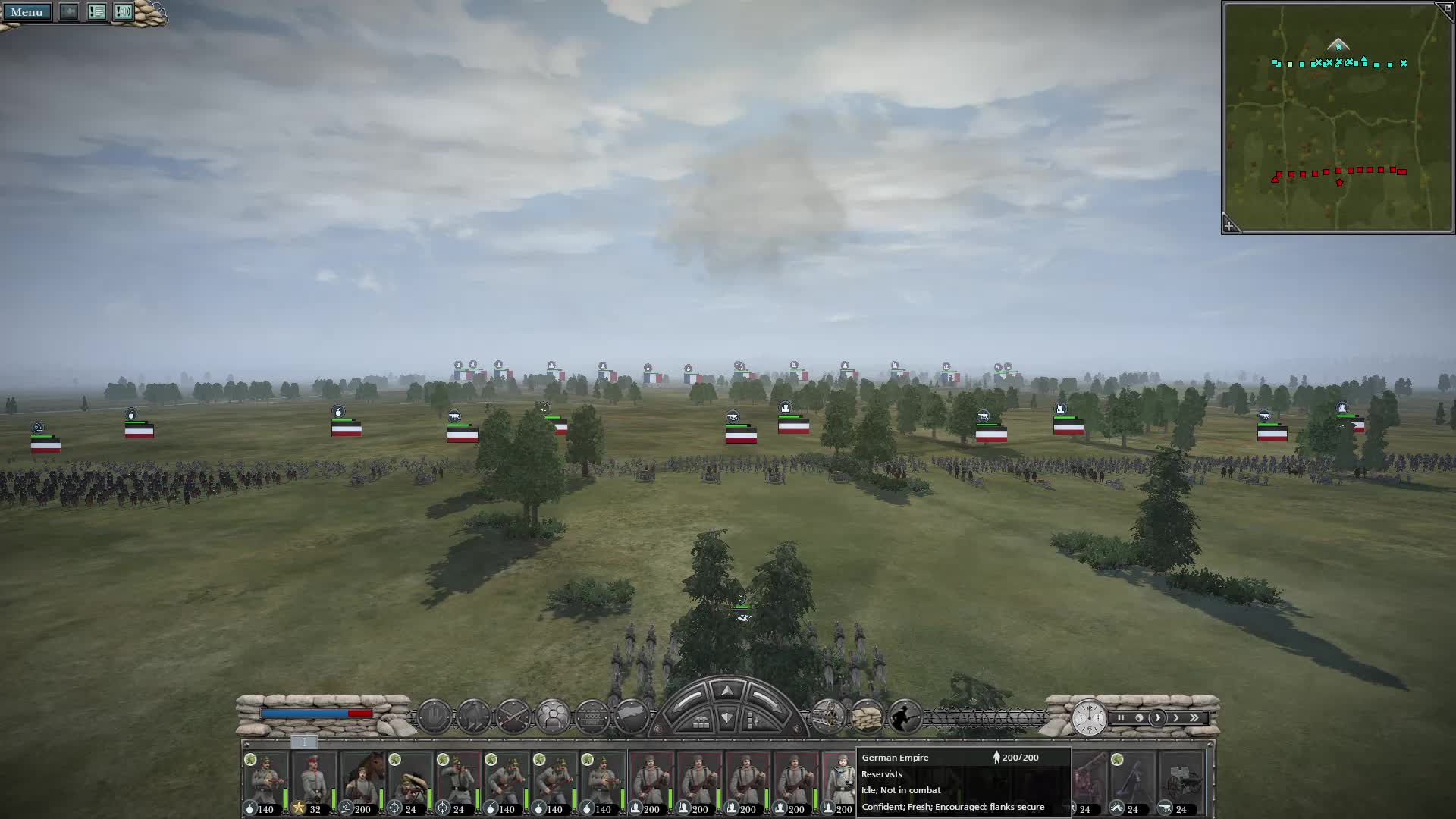Set fastest speed with double chevron
Viewport: 1456px width, 819px height.
click(1195, 717)
